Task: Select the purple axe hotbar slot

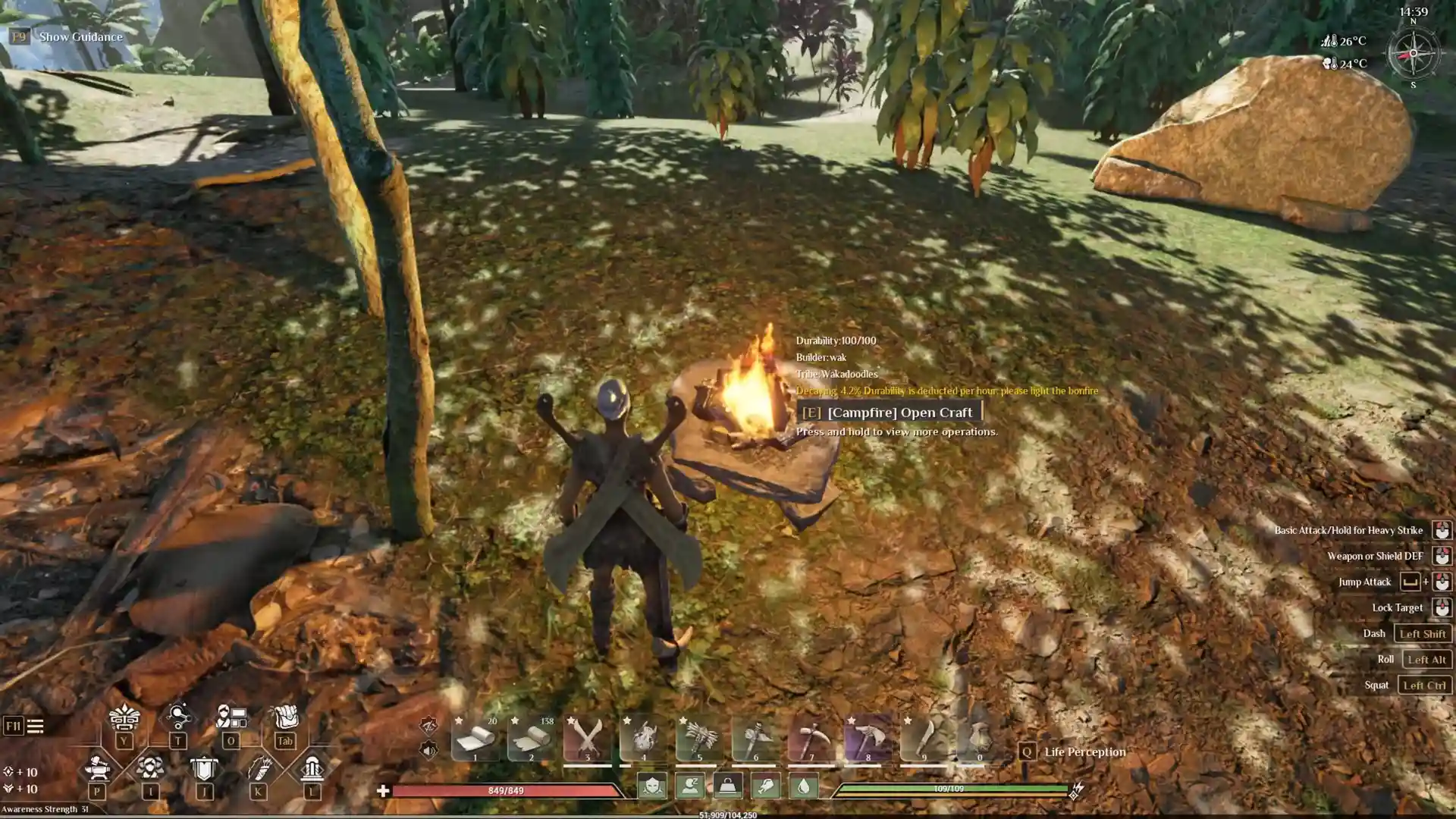Action: click(868, 737)
